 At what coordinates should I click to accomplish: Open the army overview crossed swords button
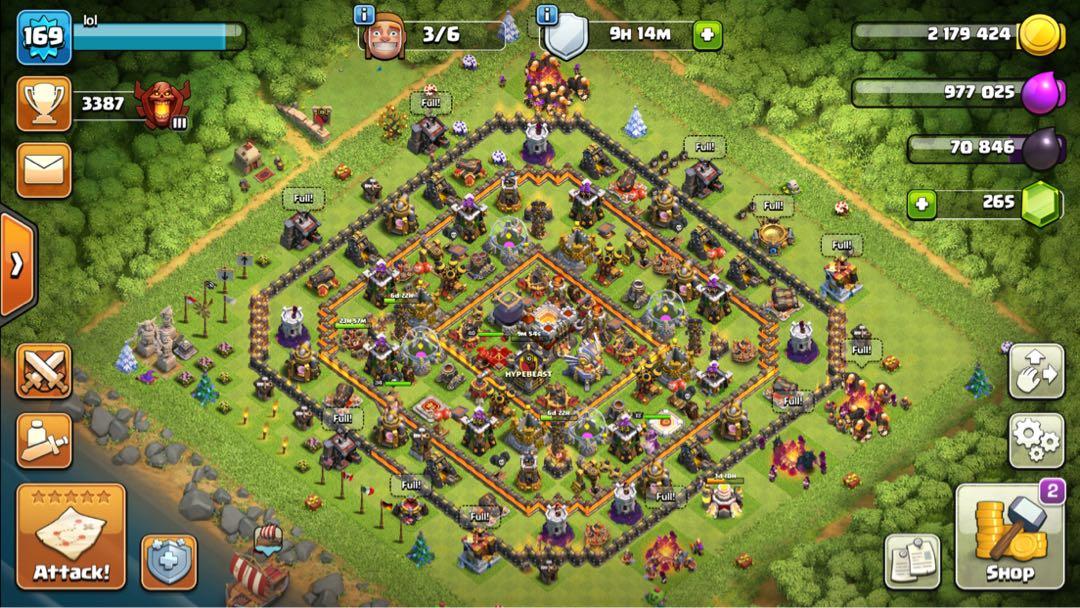coord(44,371)
